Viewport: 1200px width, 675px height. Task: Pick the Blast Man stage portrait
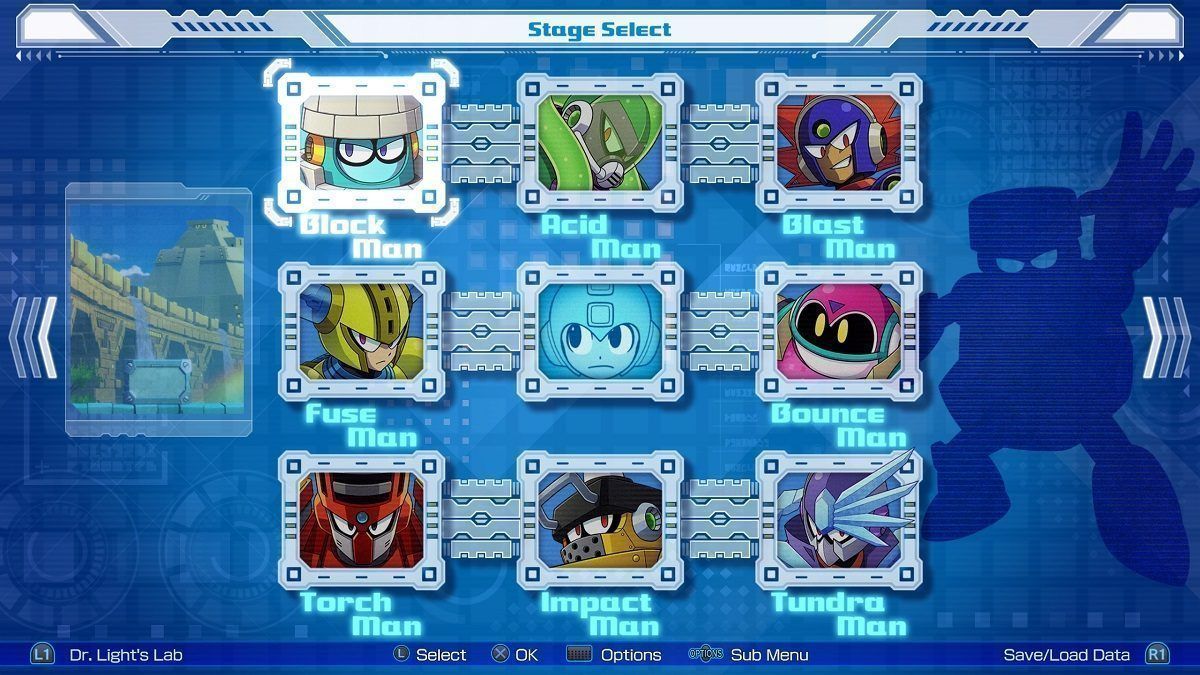click(839, 141)
